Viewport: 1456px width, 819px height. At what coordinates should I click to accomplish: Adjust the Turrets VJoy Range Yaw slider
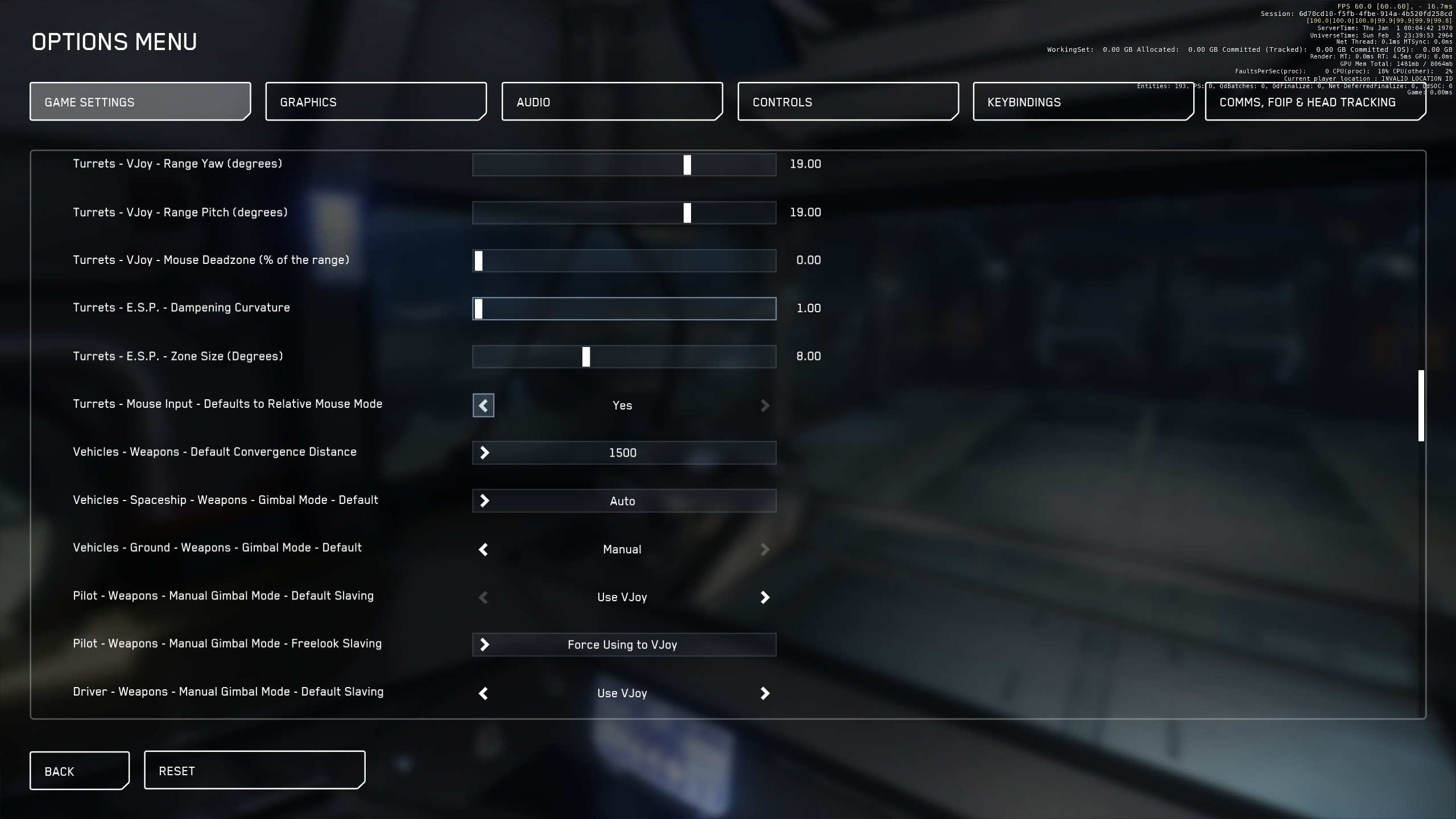click(687, 165)
